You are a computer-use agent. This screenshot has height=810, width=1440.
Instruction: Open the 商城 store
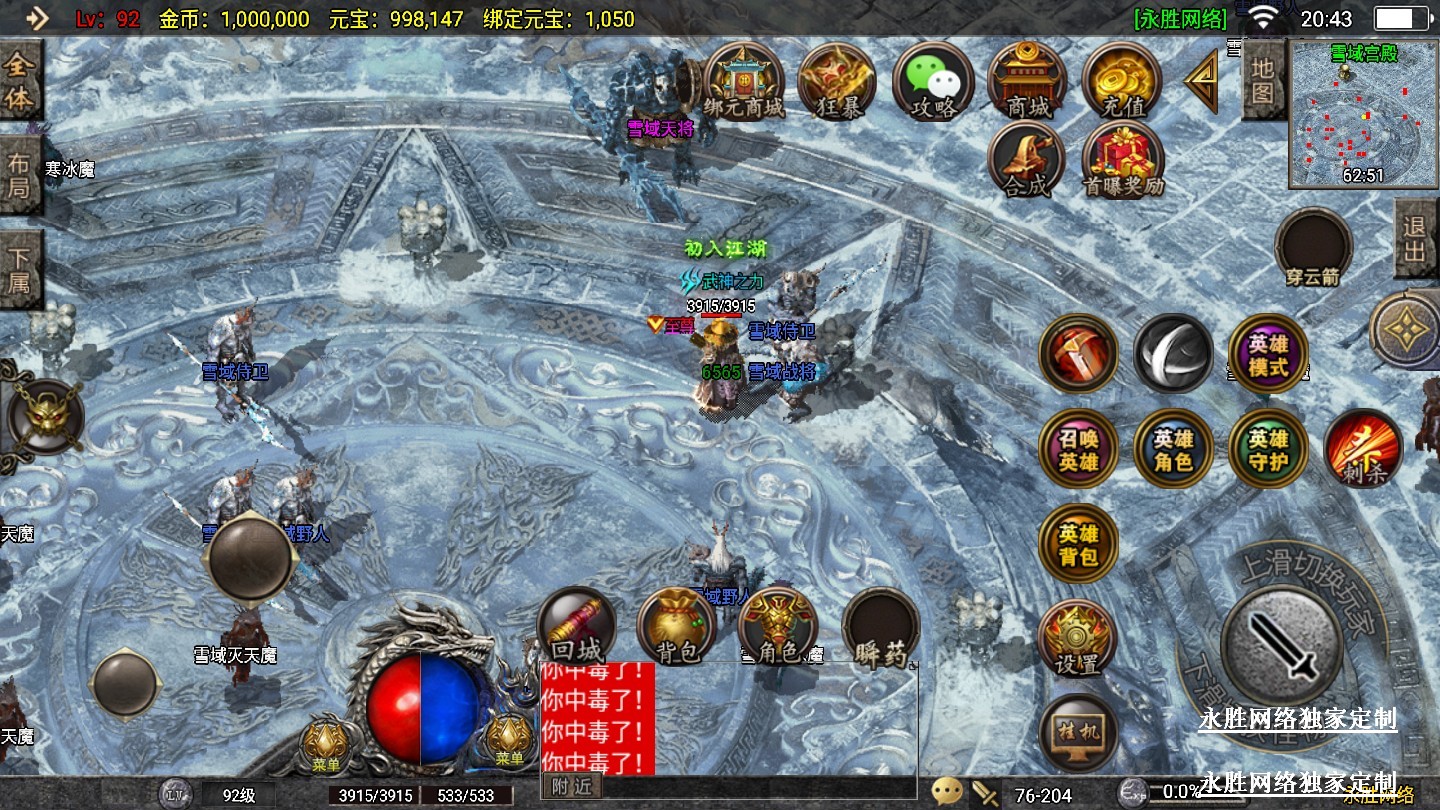click(1027, 80)
